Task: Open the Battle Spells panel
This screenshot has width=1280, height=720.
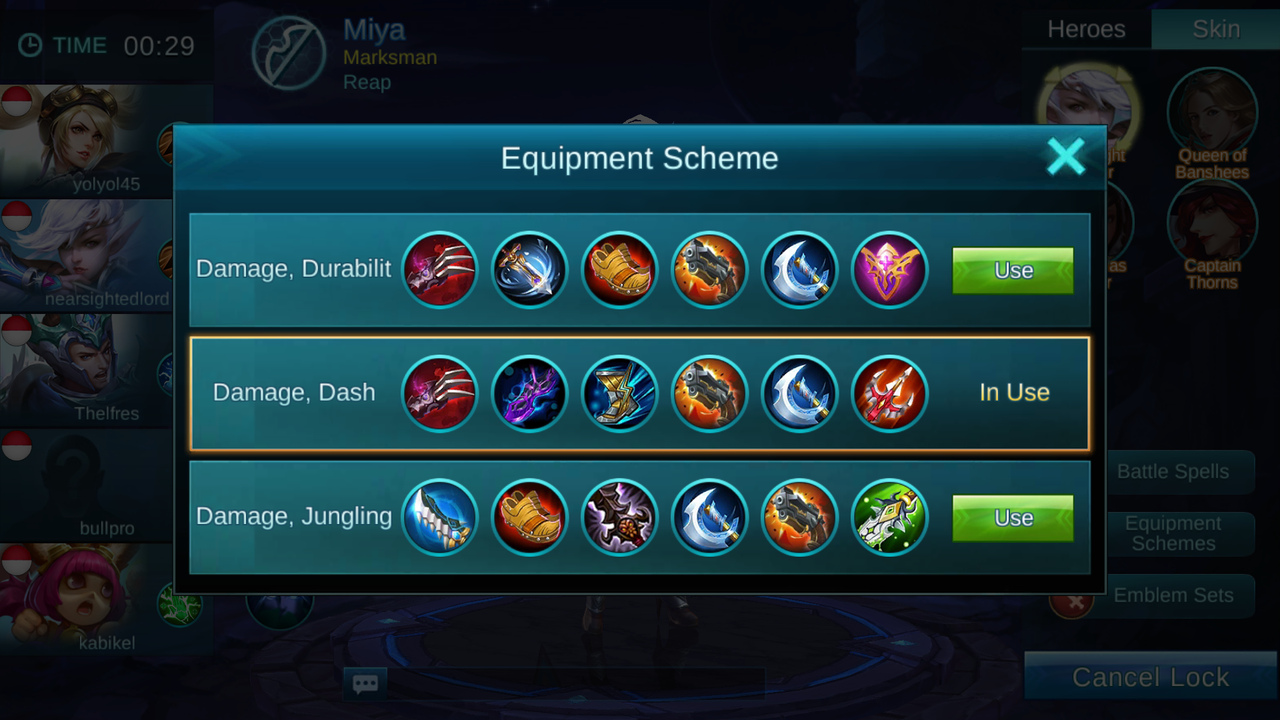Action: (x=1172, y=472)
